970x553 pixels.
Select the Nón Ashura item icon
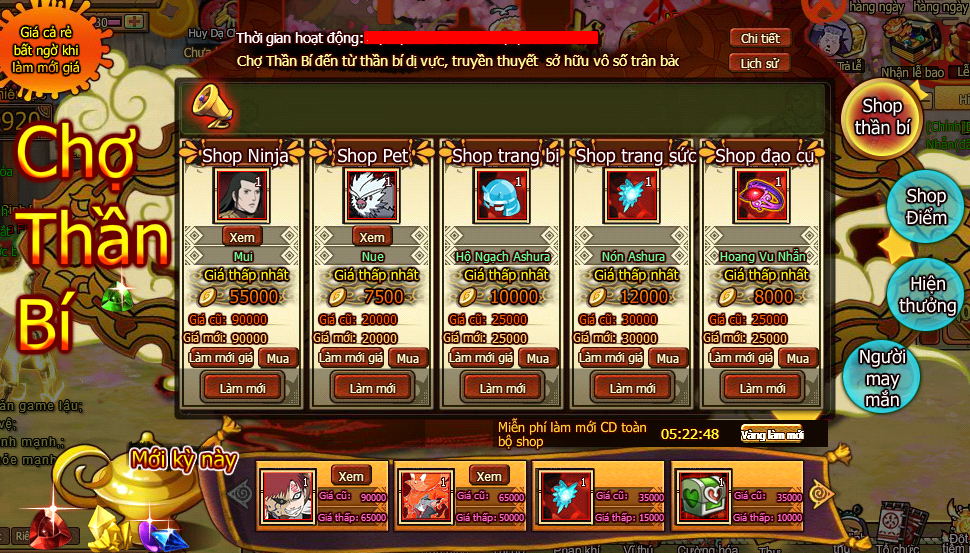[632, 194]
